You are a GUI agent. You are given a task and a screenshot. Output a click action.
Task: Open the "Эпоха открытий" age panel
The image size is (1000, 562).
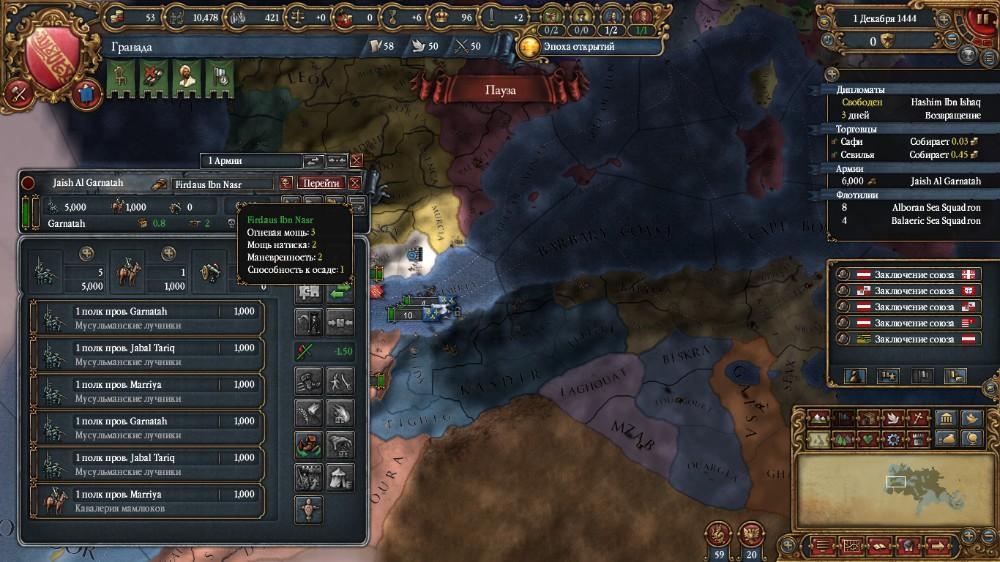coord(568,46)
